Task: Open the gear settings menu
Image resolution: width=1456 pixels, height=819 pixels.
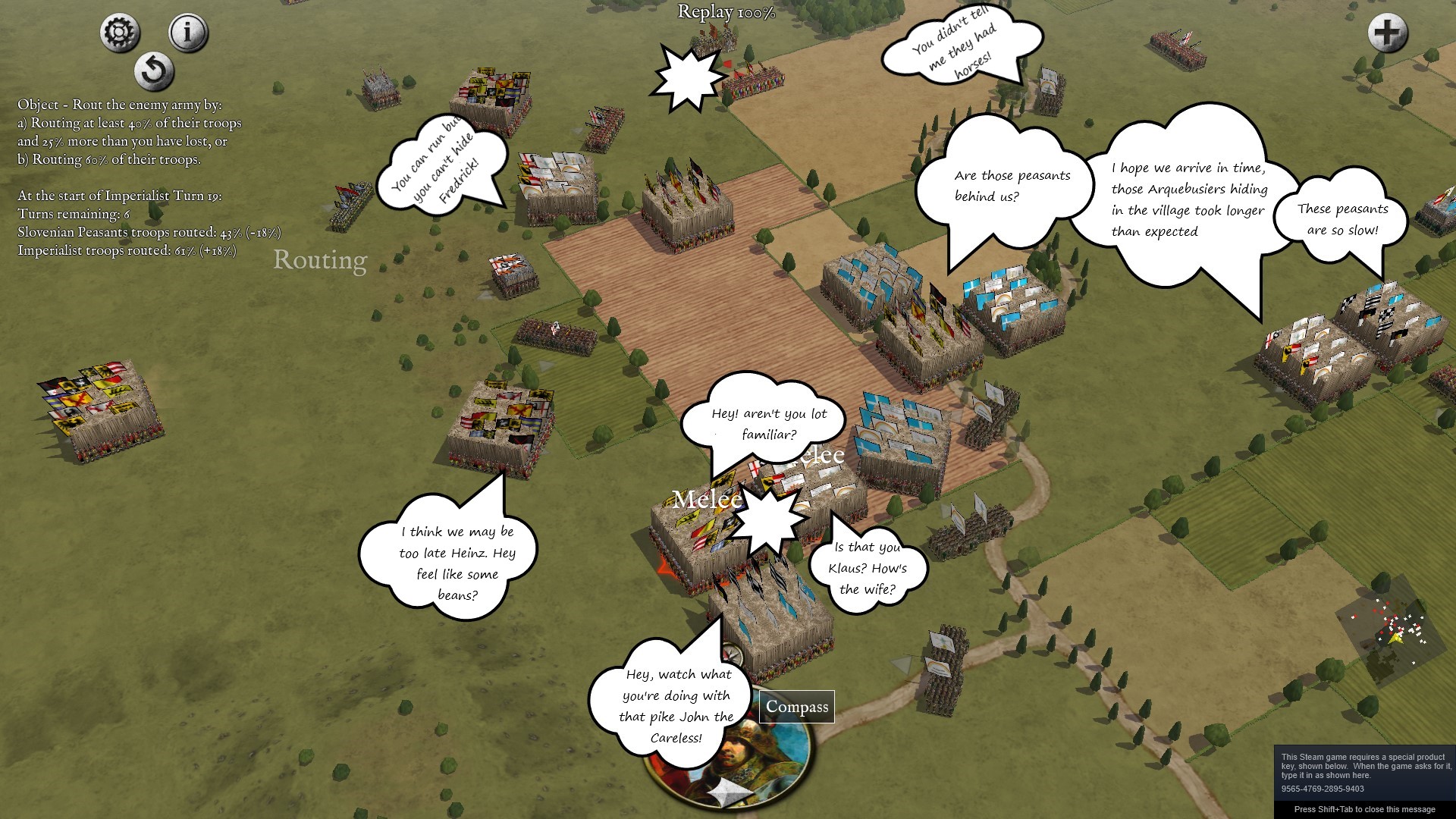Action: point(120,33)
